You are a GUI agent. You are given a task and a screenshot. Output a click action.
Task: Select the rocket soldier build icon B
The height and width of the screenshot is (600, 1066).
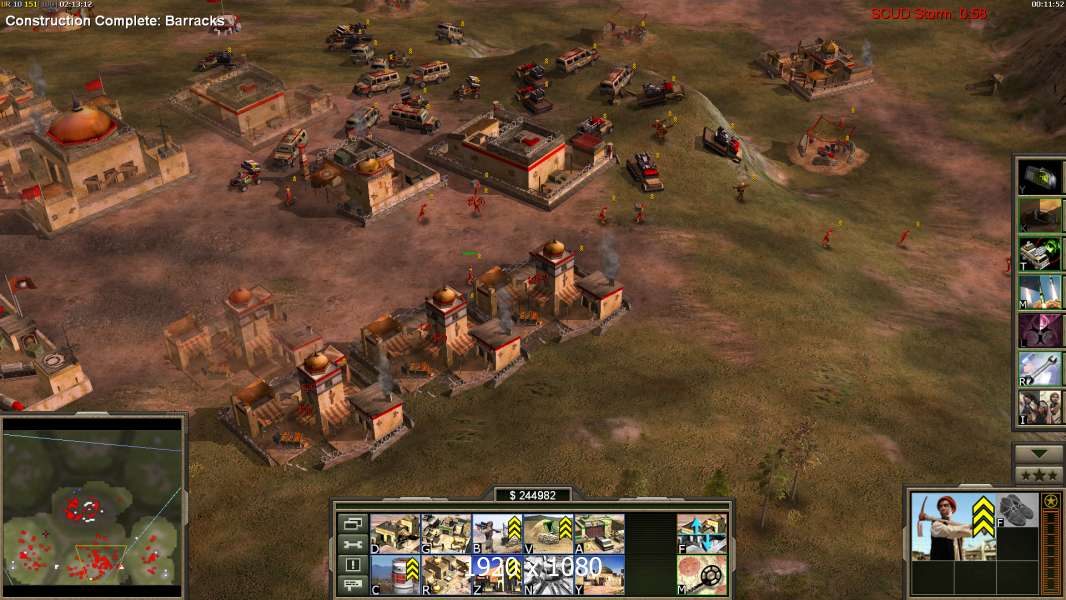coord(497,534)
